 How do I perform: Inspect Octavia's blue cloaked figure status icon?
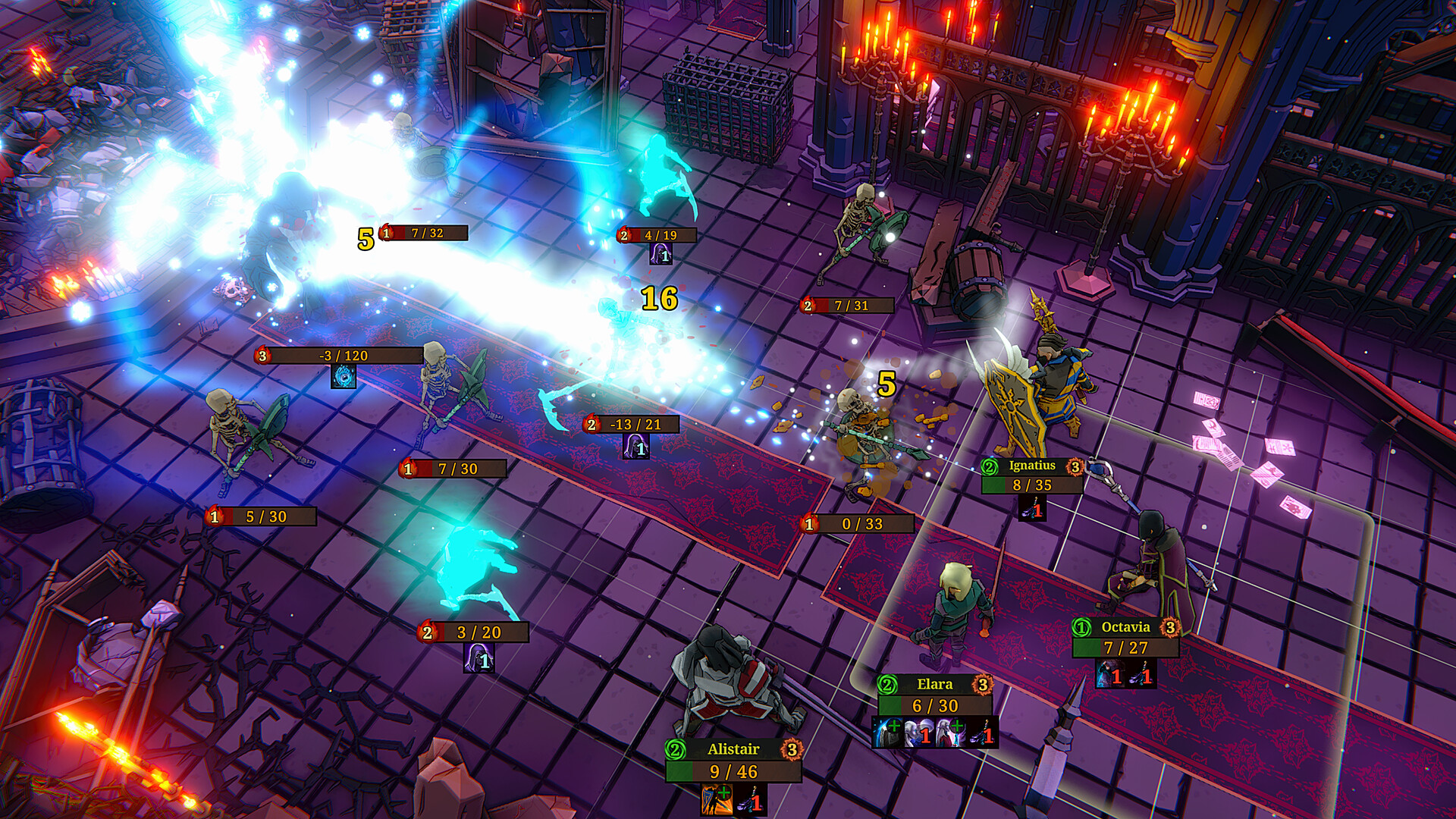click(x=1109, y=673)
